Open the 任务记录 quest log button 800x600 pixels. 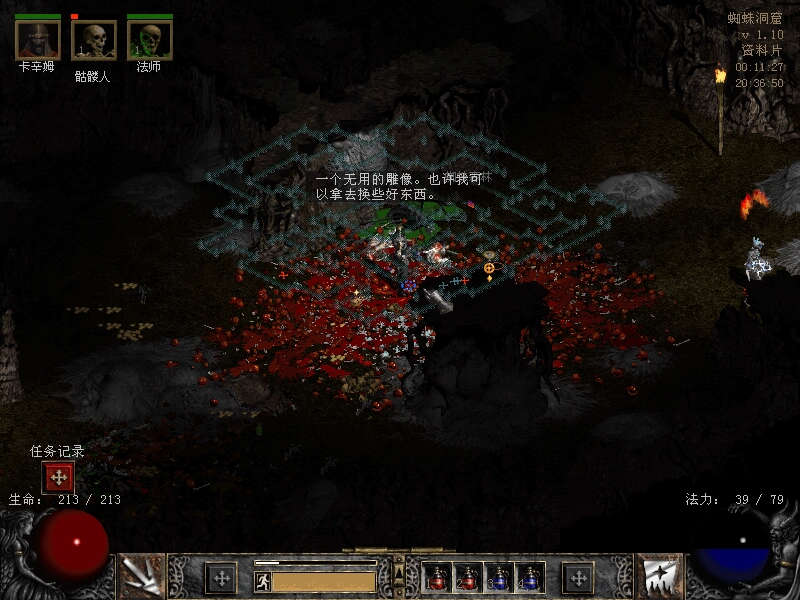58,478
